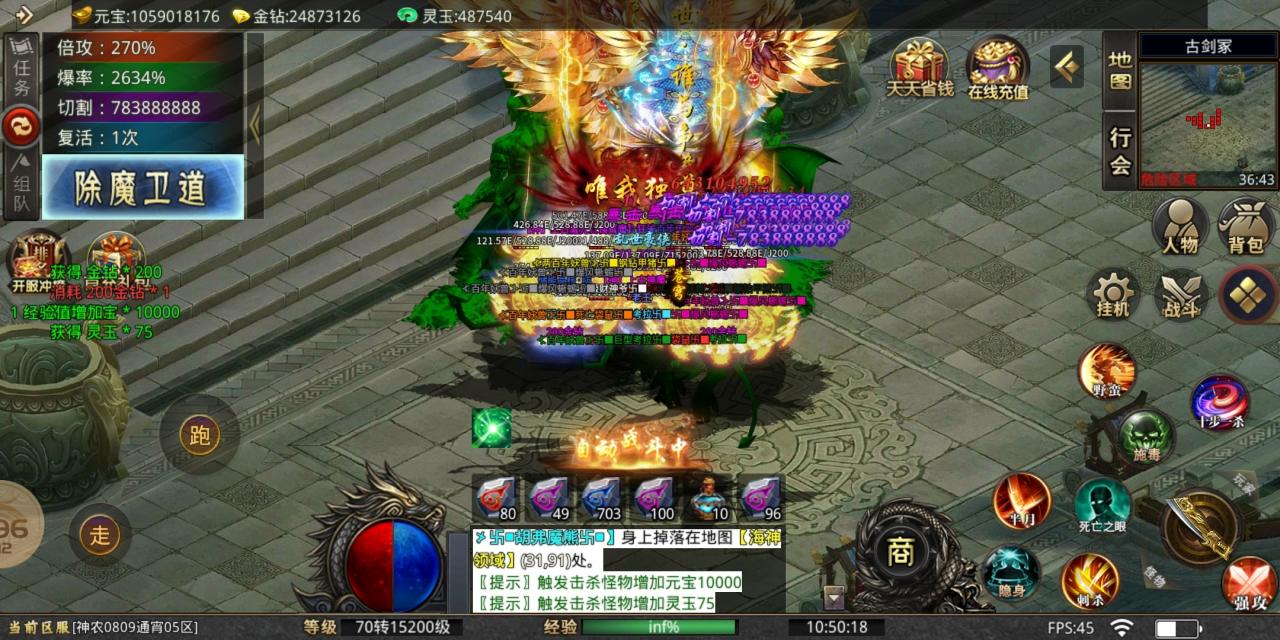Open the 背包 backpack
The image size is (1280, 640).
pos(1246,225)
